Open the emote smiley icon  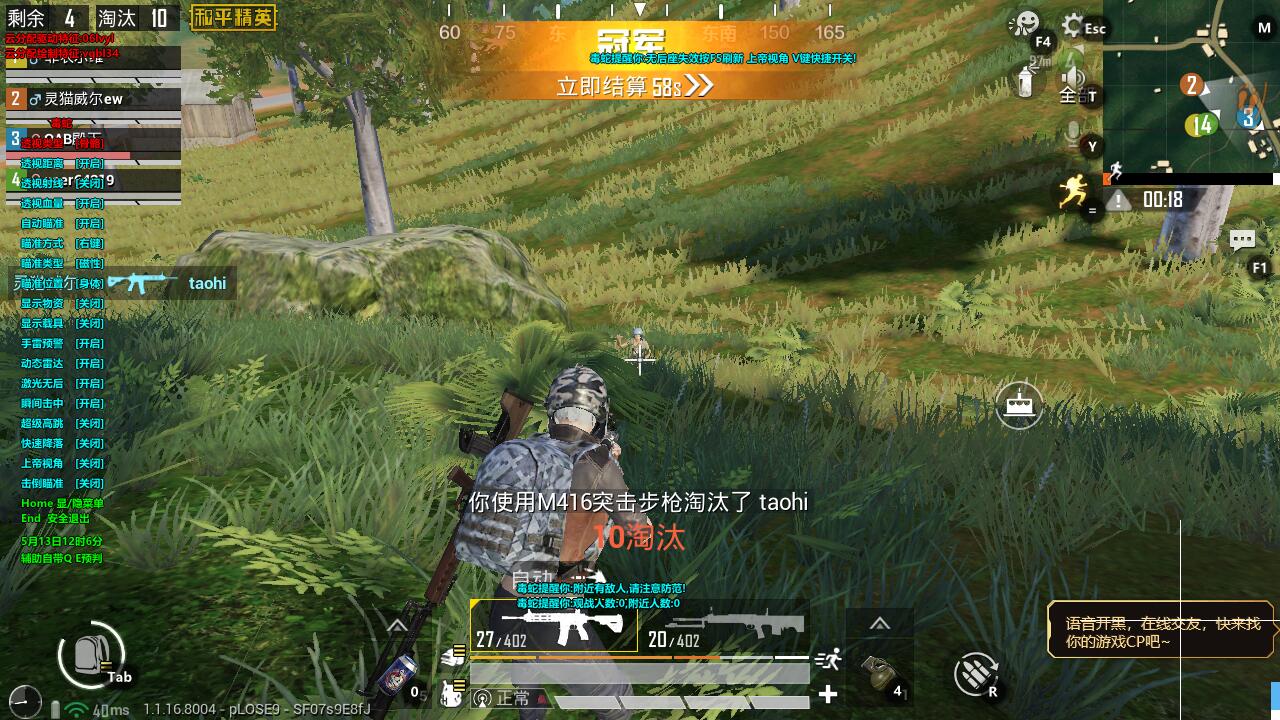pos(1024,24)
